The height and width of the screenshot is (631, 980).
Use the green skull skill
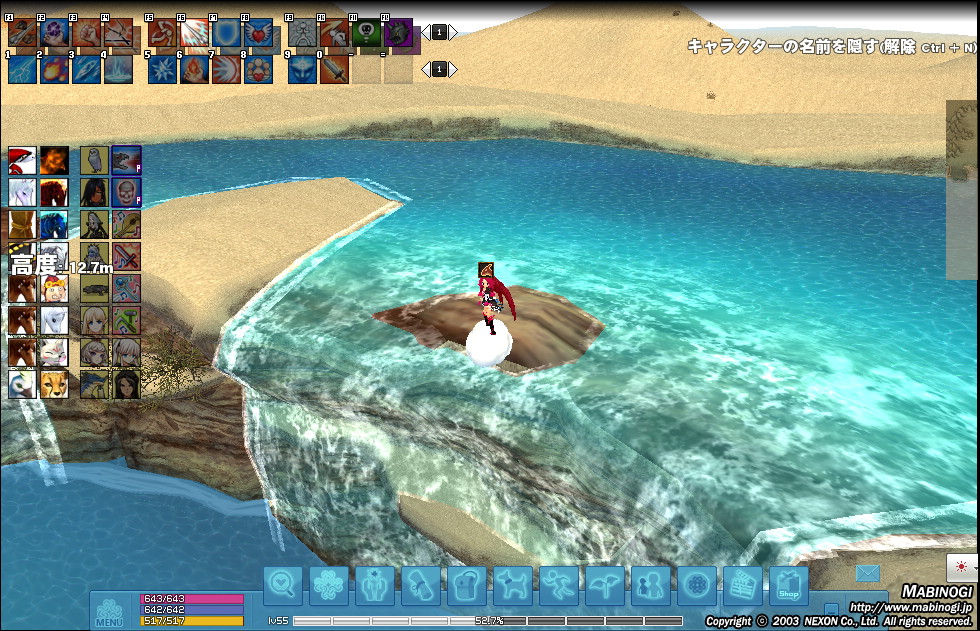pyautogui.click(x=366, y=34)
